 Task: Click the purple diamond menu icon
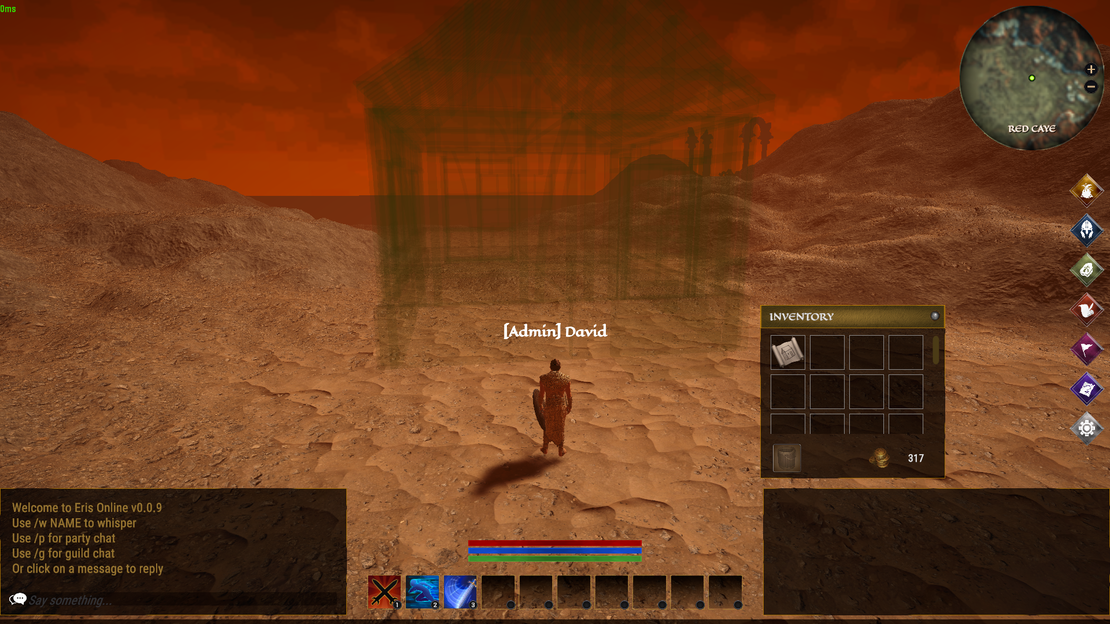[x=1086, y=388]
